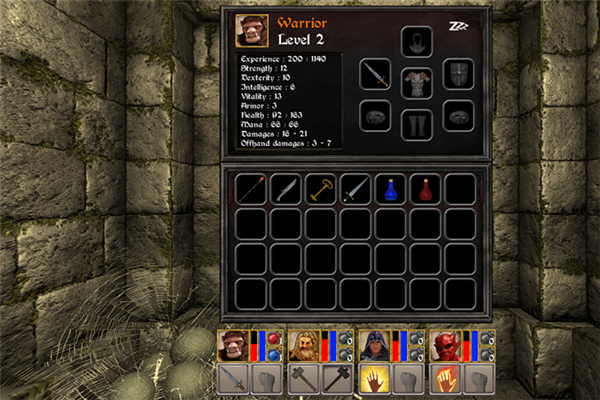The height and width of the screenshot is (400, 600).
Task: Cast the demon's fire hand spell
Action: pos(445,380)
